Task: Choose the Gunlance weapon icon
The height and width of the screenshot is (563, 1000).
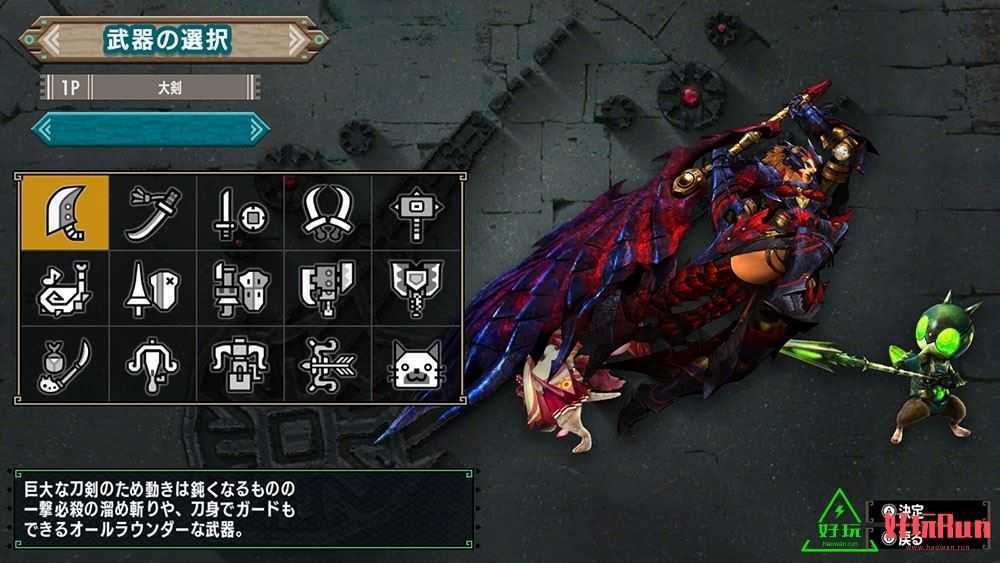Action: (x=237, y=287)
